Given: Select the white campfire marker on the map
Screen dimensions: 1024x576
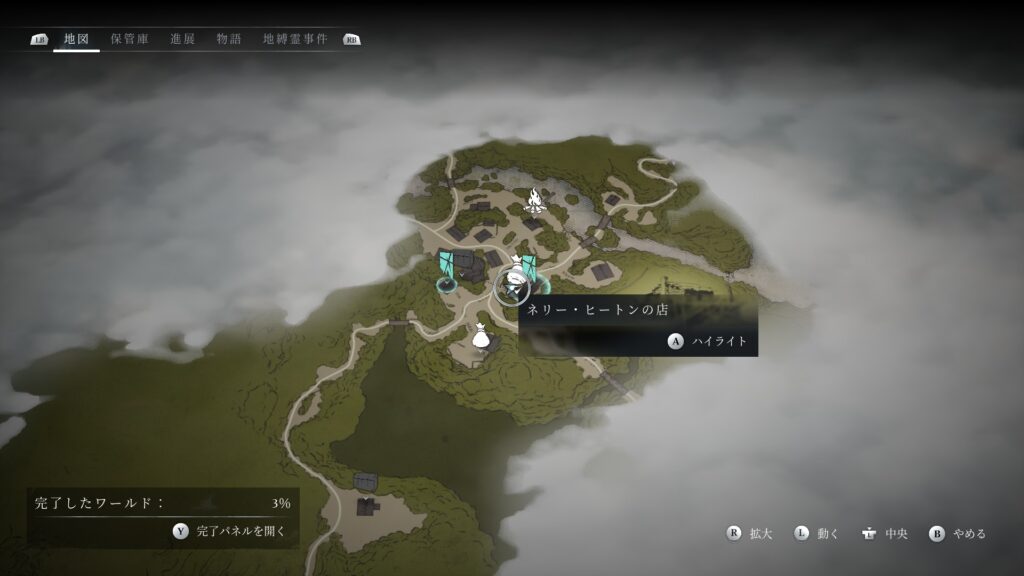Looking at the screenshot, I should point(537,201).
